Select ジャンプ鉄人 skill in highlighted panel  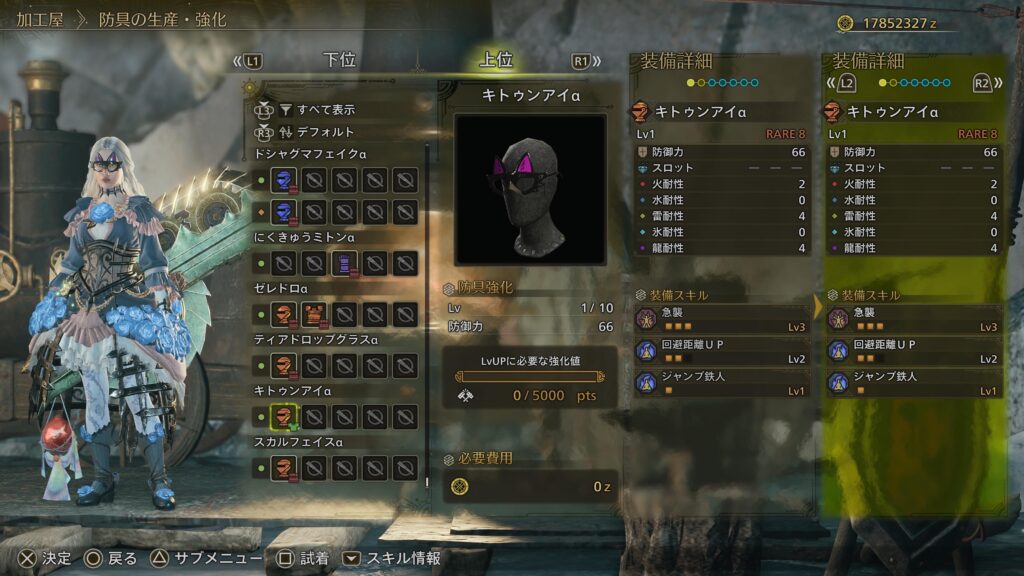point(913,383)
